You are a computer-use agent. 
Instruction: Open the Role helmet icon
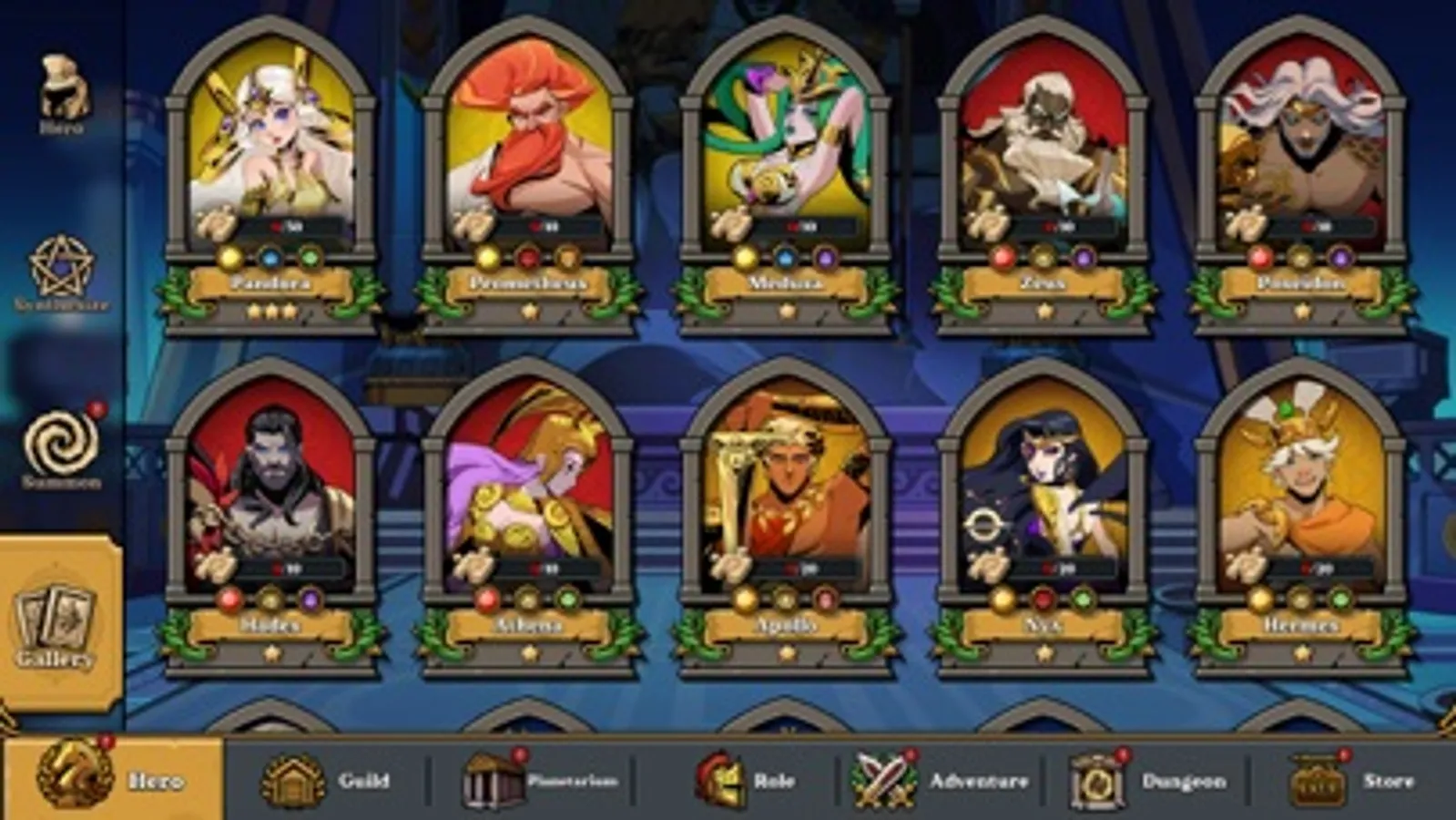722,781
